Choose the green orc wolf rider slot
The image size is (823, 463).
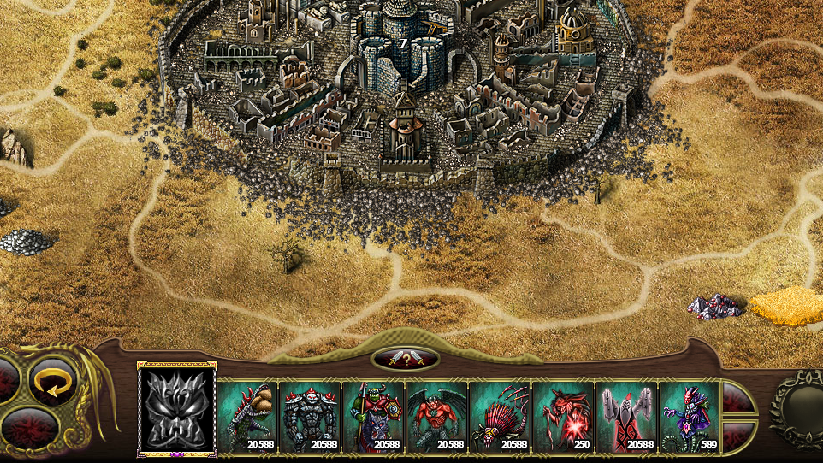373,415
